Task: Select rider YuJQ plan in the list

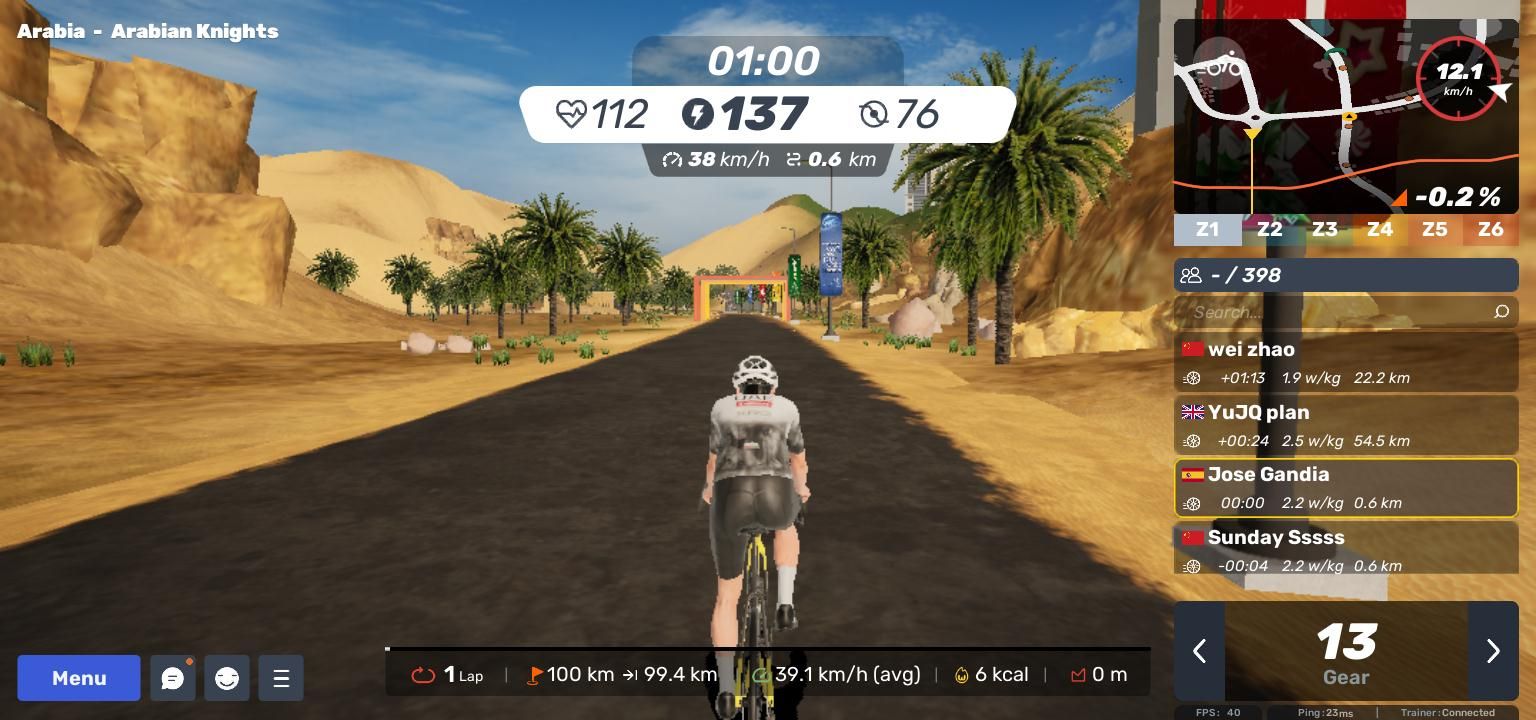Action: pyautogui.click(x=1346, y=425)
